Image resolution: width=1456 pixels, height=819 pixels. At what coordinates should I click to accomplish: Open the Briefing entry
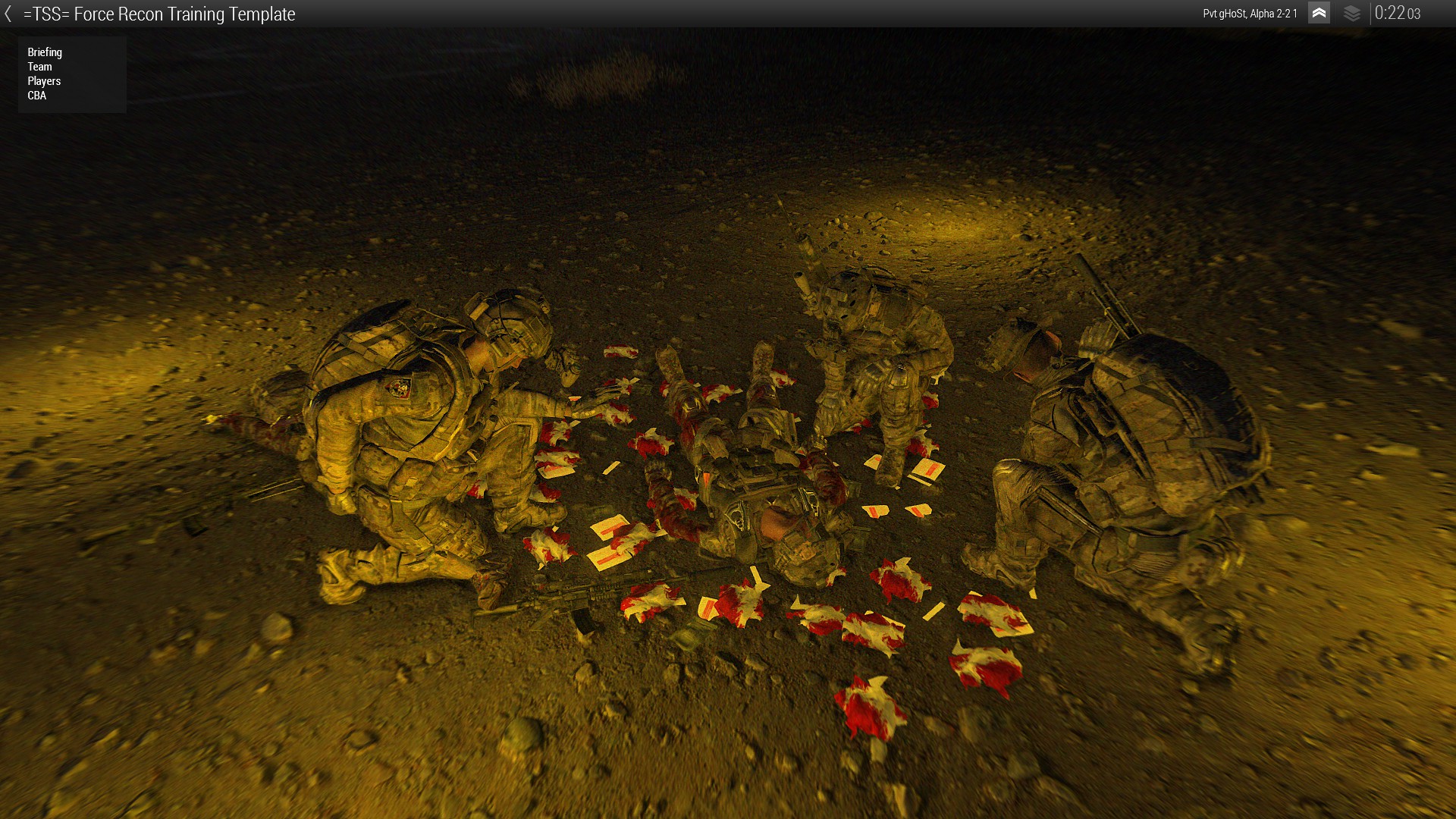[45, 52]
